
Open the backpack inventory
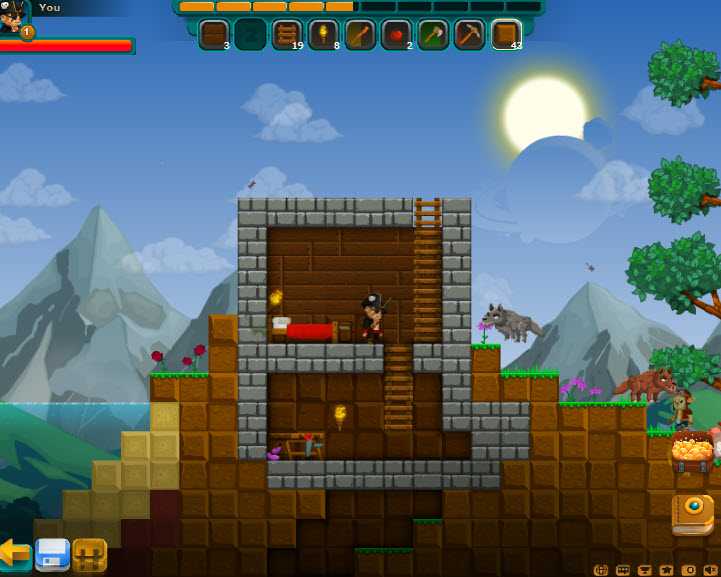coord(90,554)
